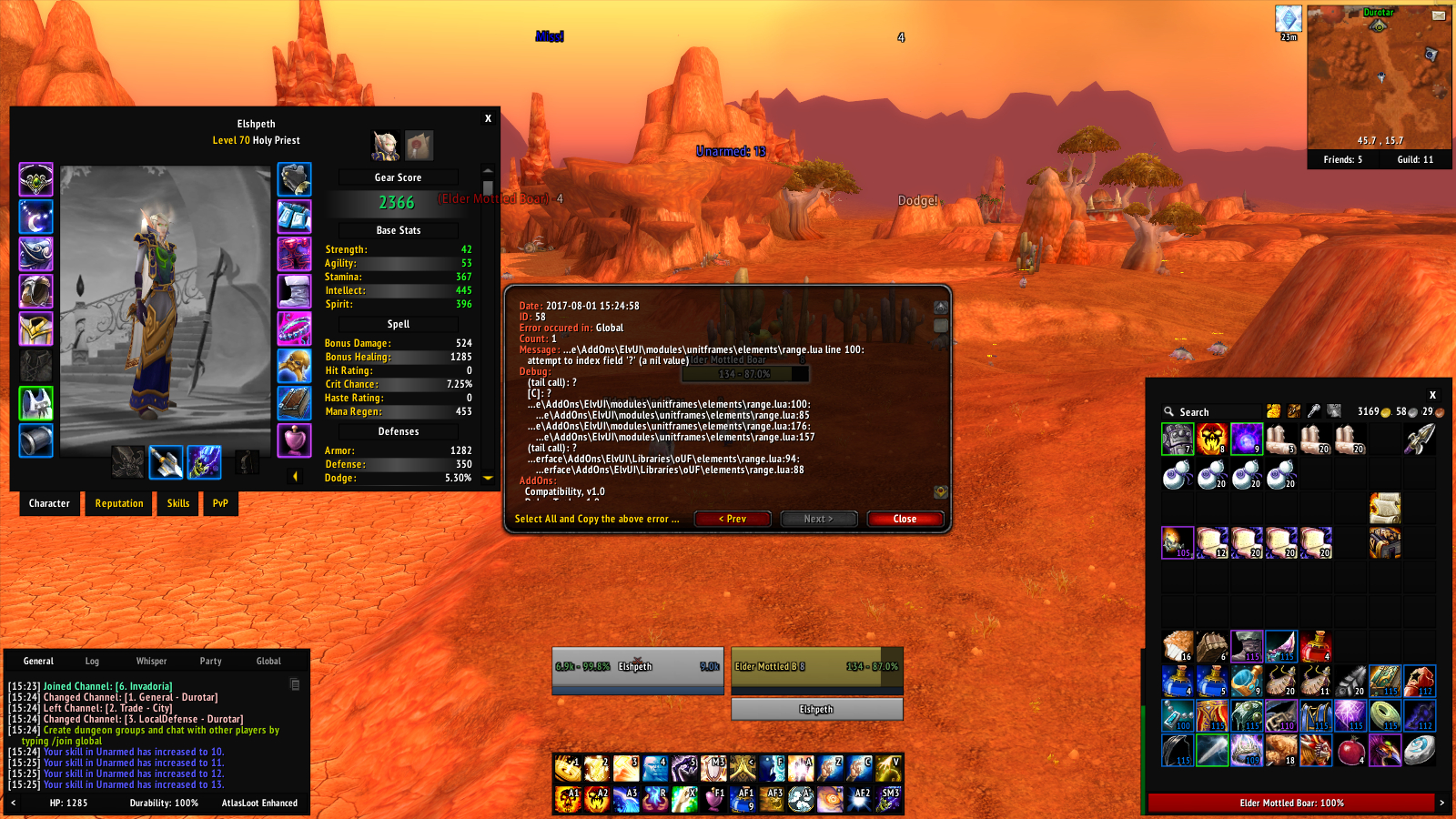Click the white hammer icon in the bag top bar
The height and width of the screenshot is (819, 1456).
pyautogui.click(x=1313, y=411)
